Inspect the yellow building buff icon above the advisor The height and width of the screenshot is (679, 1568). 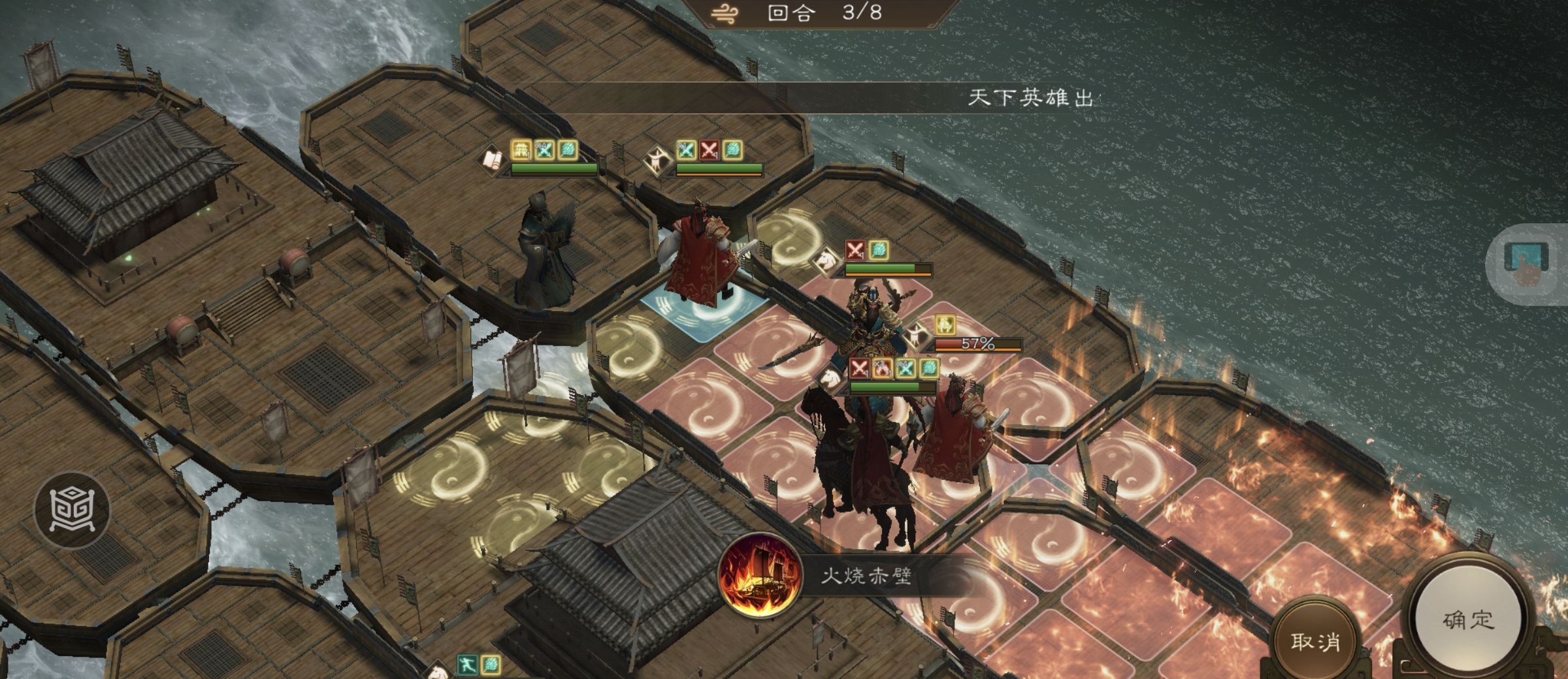521,150
